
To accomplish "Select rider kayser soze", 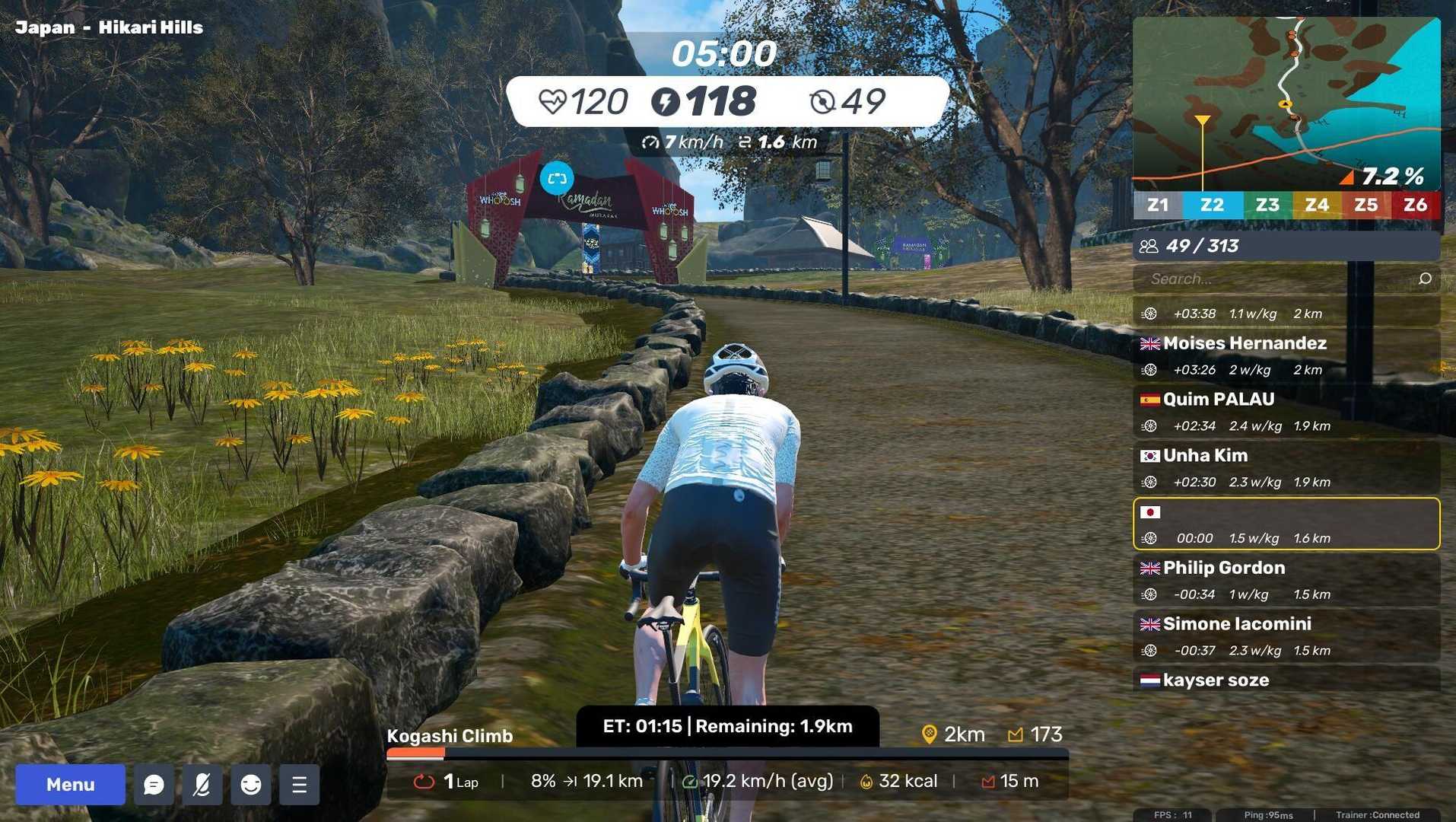I will [x=1286, y=680].
